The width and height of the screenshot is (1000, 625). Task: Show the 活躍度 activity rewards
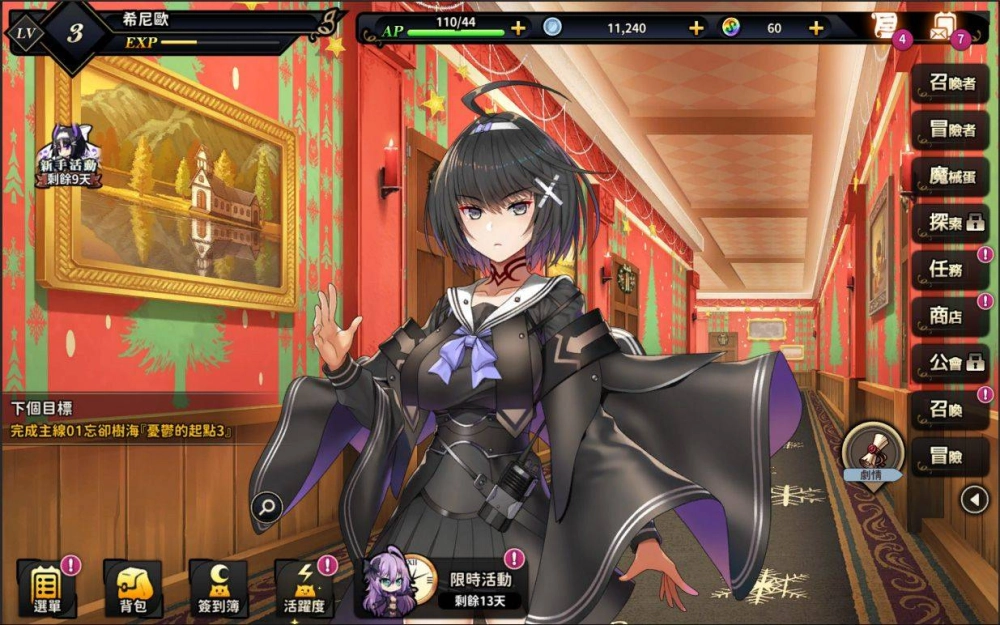pyautogui.click(x=303, y=587)
